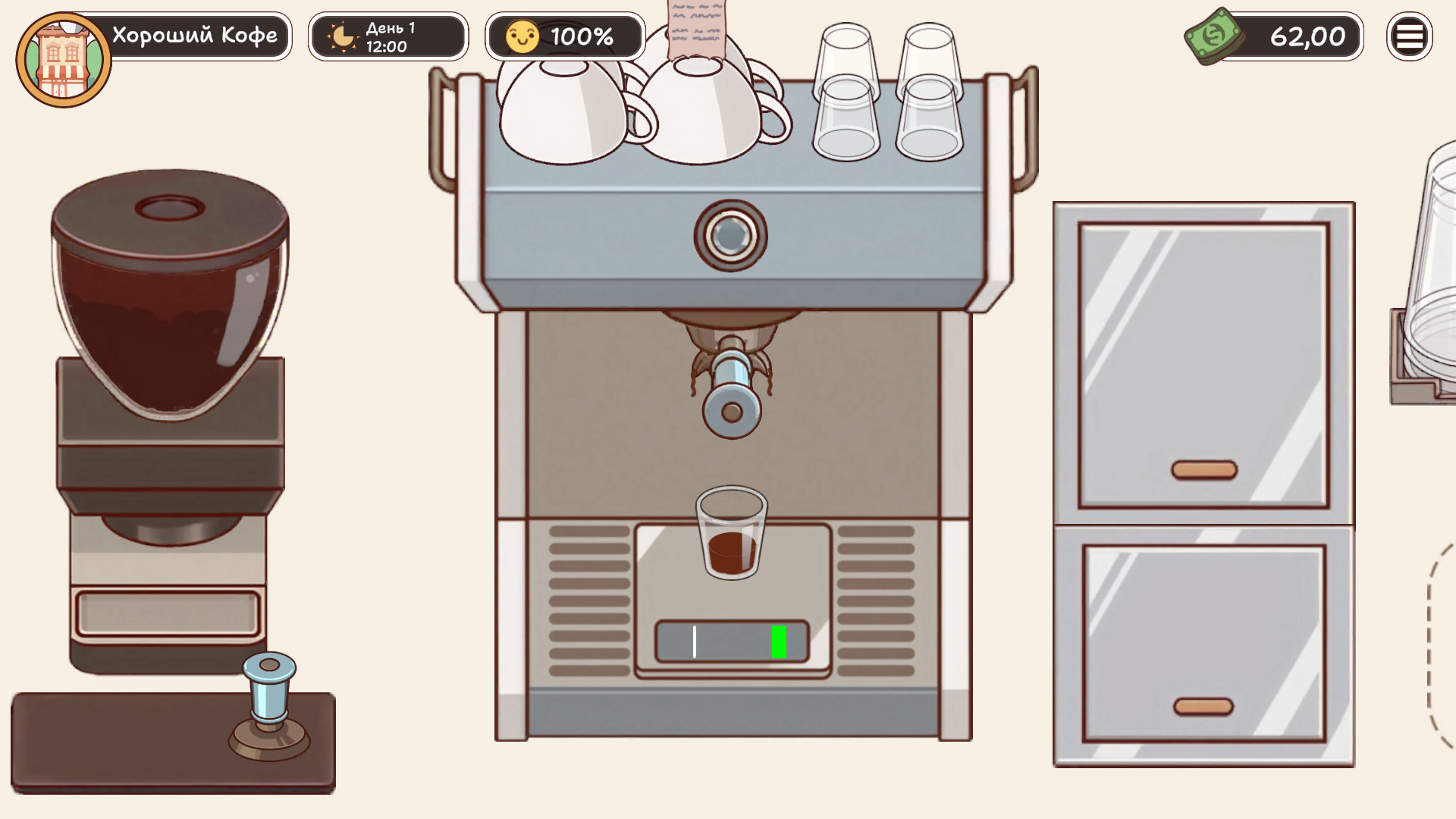Open the hamburger menu button
This screenshot has height=819, width=1456.
click(1410, 36)
